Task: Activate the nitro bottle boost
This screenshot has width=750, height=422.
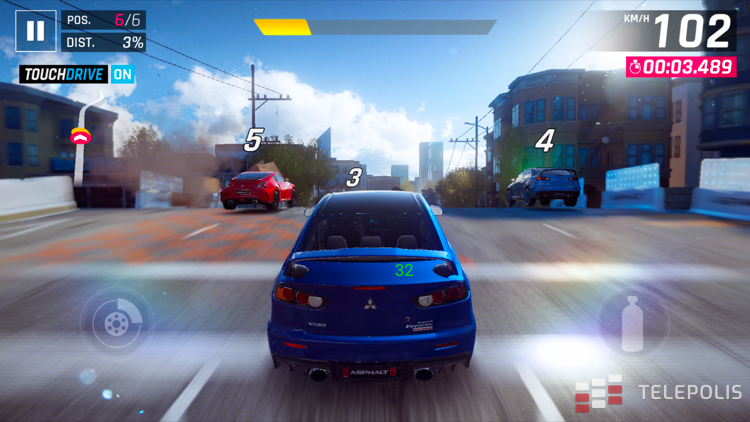Action: click(x=632, y=323)
